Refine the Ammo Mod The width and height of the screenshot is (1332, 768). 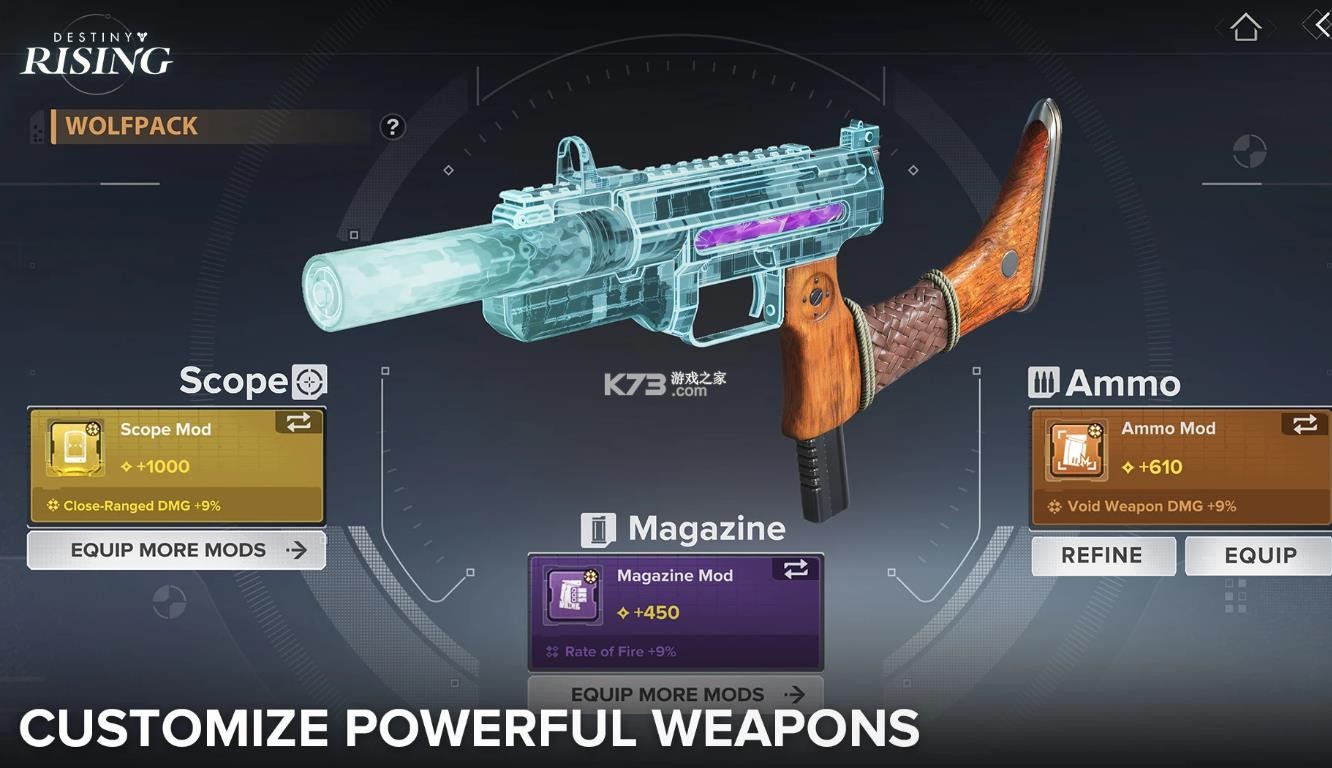[1102, 556]
